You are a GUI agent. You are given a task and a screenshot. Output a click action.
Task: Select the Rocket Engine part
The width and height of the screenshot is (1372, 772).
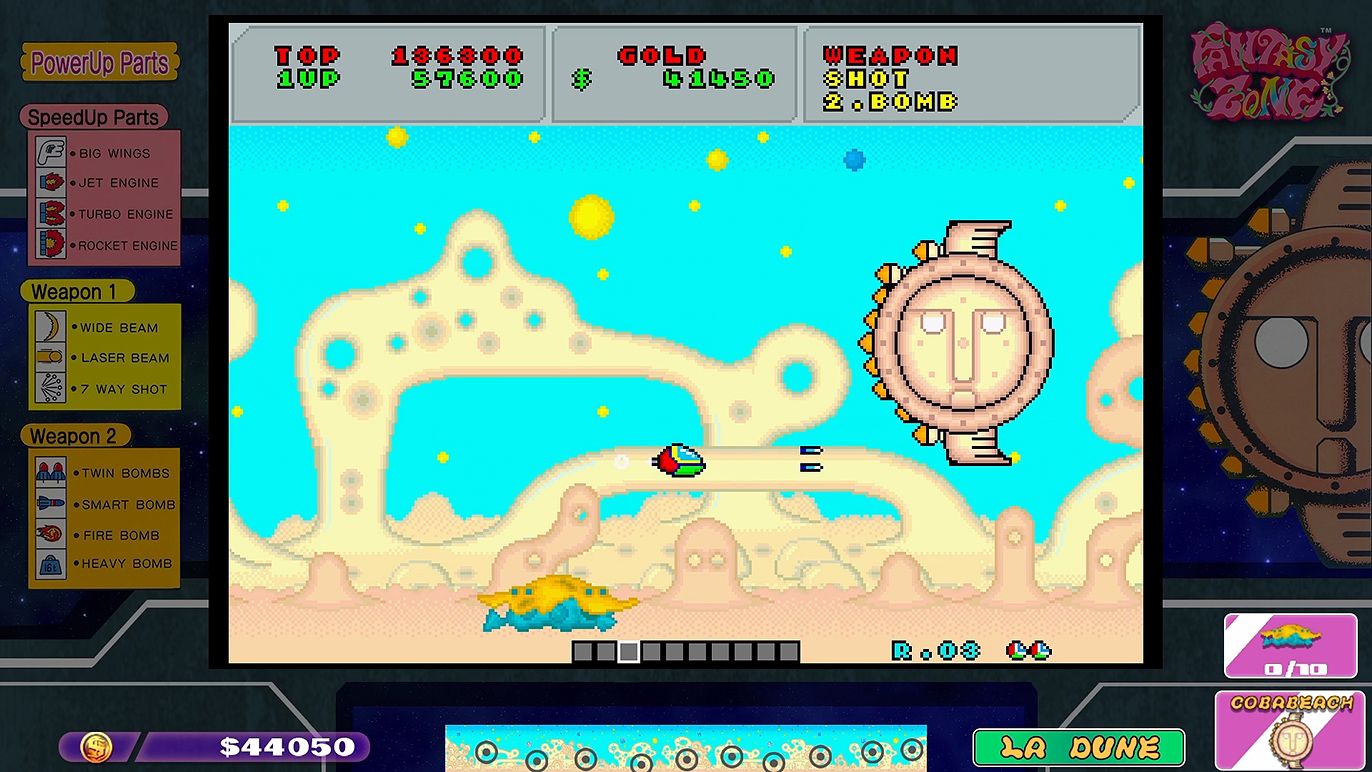click(104, 245)
